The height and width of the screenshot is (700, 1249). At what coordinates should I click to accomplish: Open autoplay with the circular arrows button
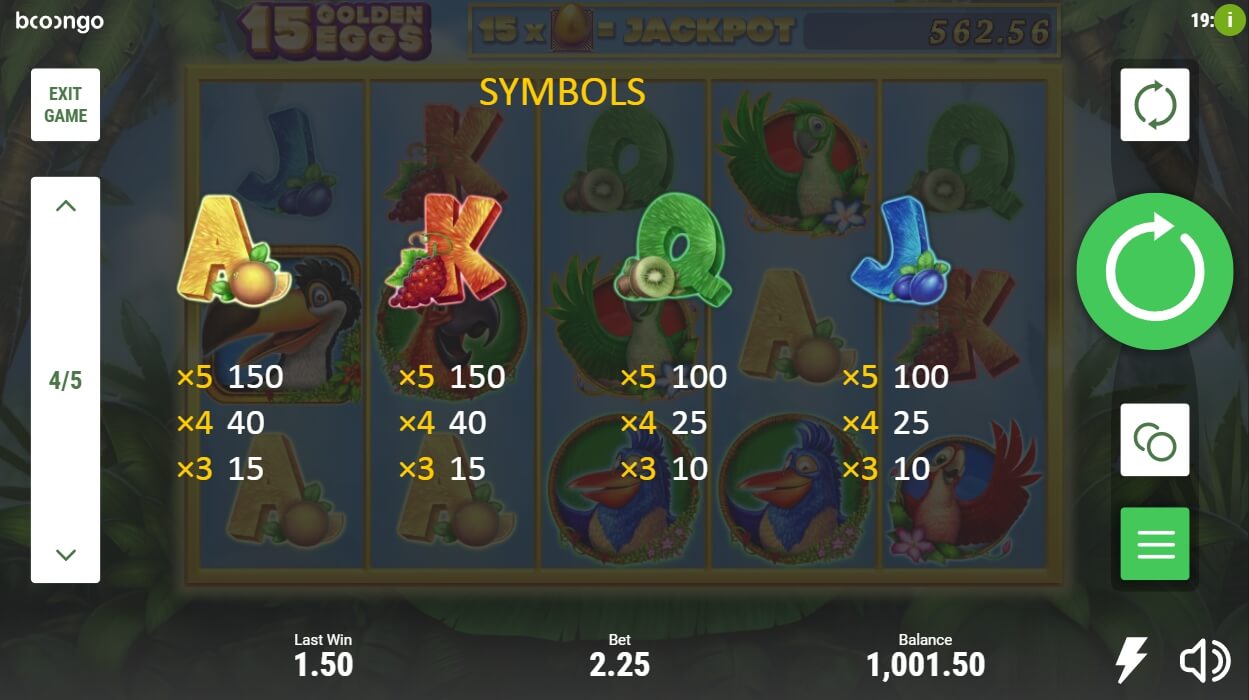coord(1154,105)
